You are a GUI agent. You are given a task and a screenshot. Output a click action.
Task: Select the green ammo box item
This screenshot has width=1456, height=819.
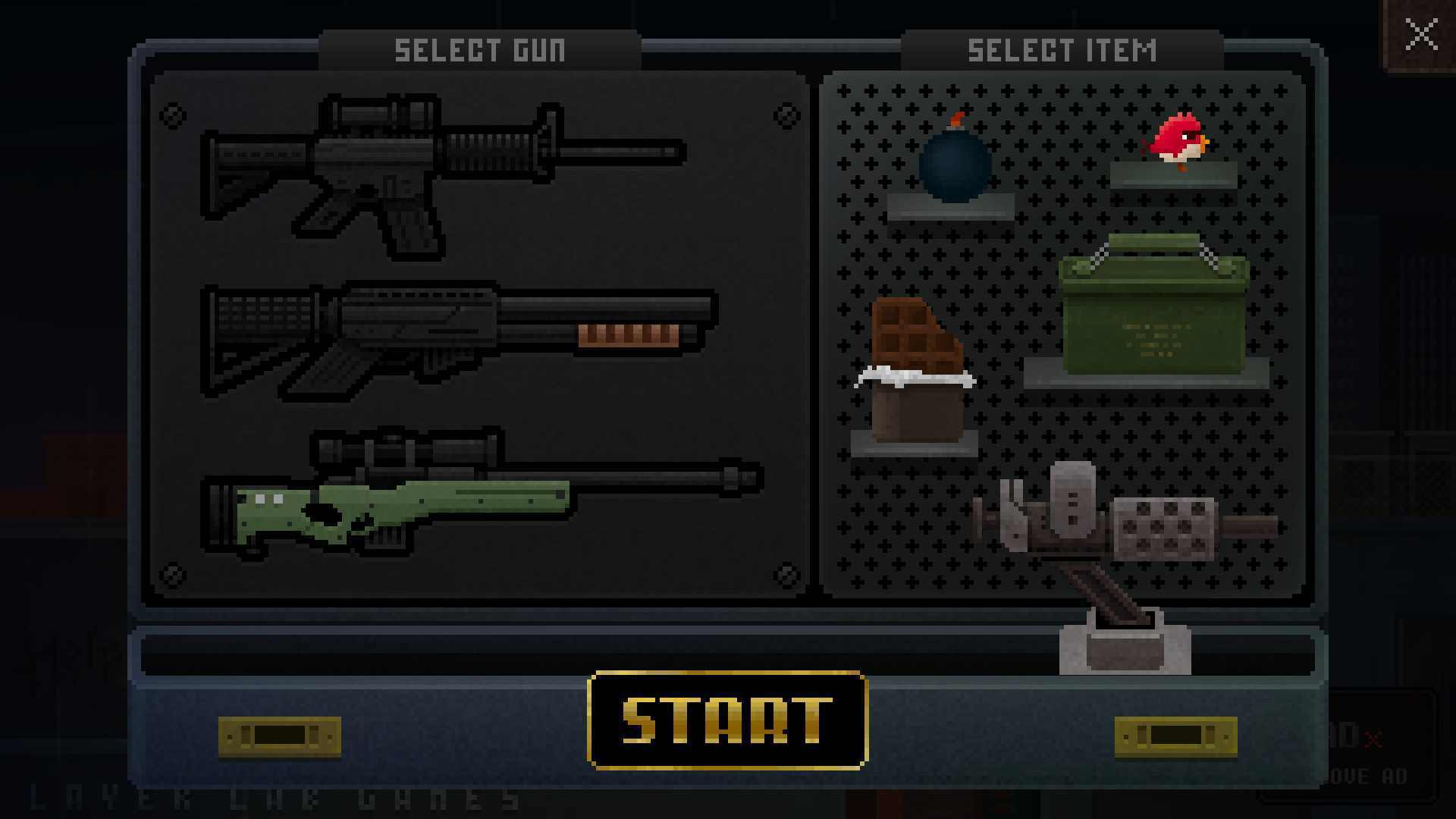click(1153, 311)
